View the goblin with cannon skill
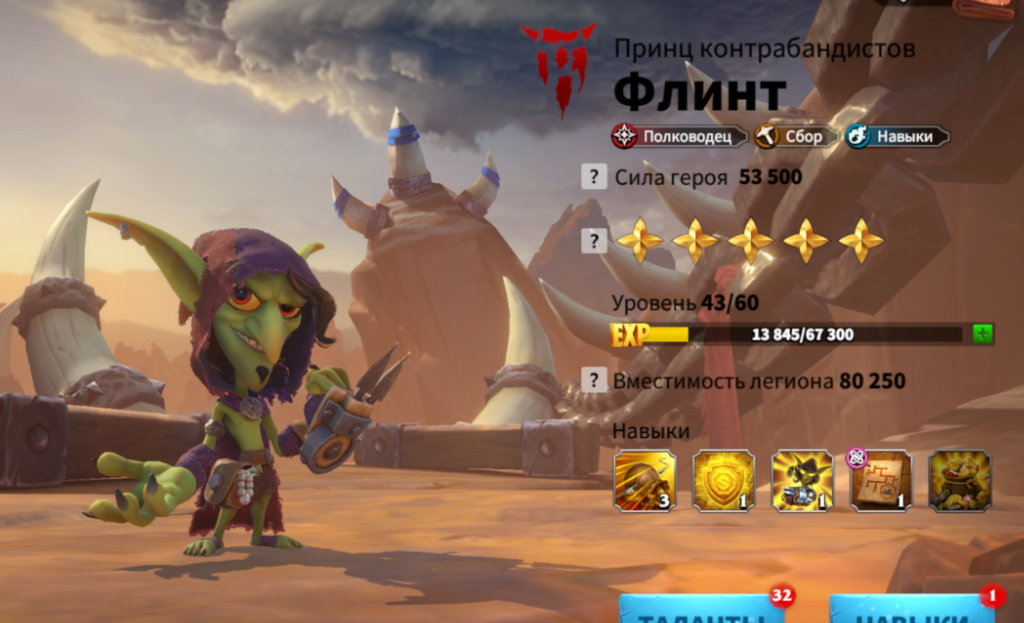1024x623 pixels. click(x=802, y=481)
